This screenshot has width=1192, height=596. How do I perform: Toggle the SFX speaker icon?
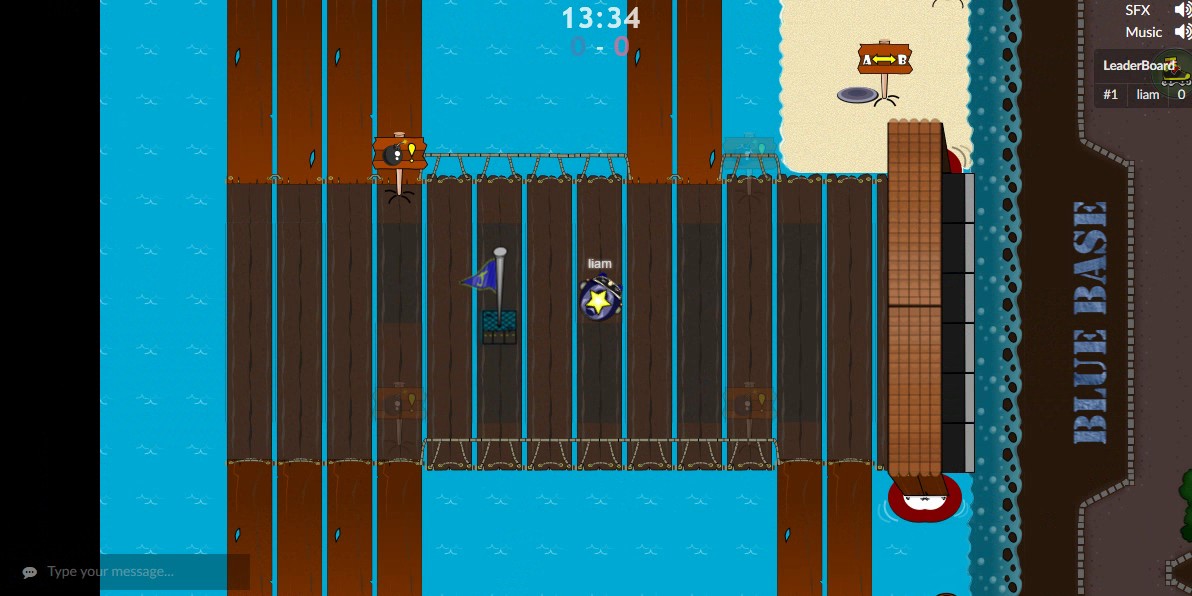[x=1182, y=10]
